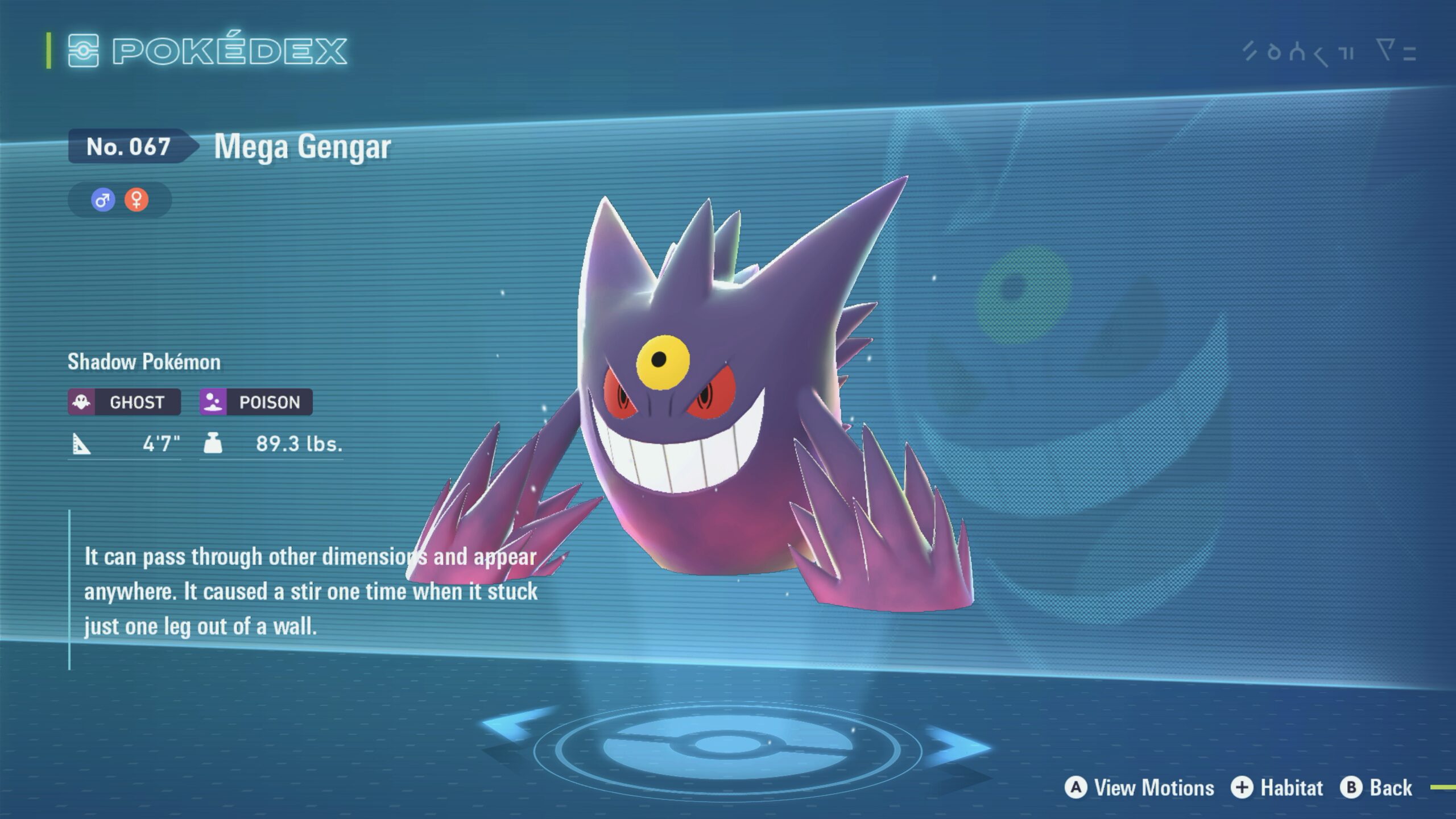
Task: Select the male gender icon
Action: click(x=103, y=200)
